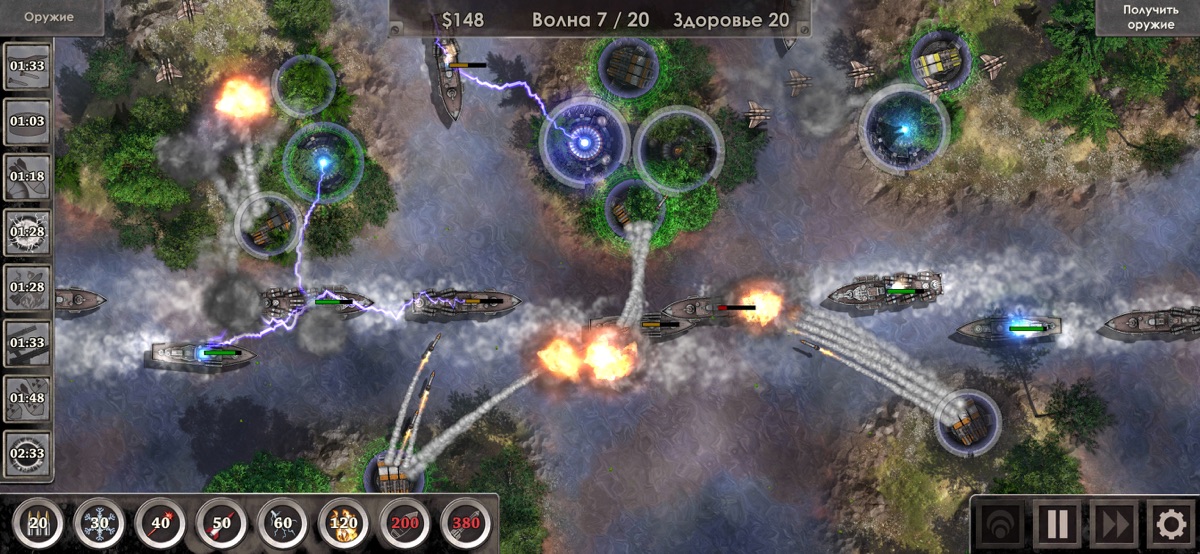This screenshot has height=554, width=1200.
Task: Choose the 30-cost snowflake freeze tower
Action: pyautogui.click(x=99, y=522)
